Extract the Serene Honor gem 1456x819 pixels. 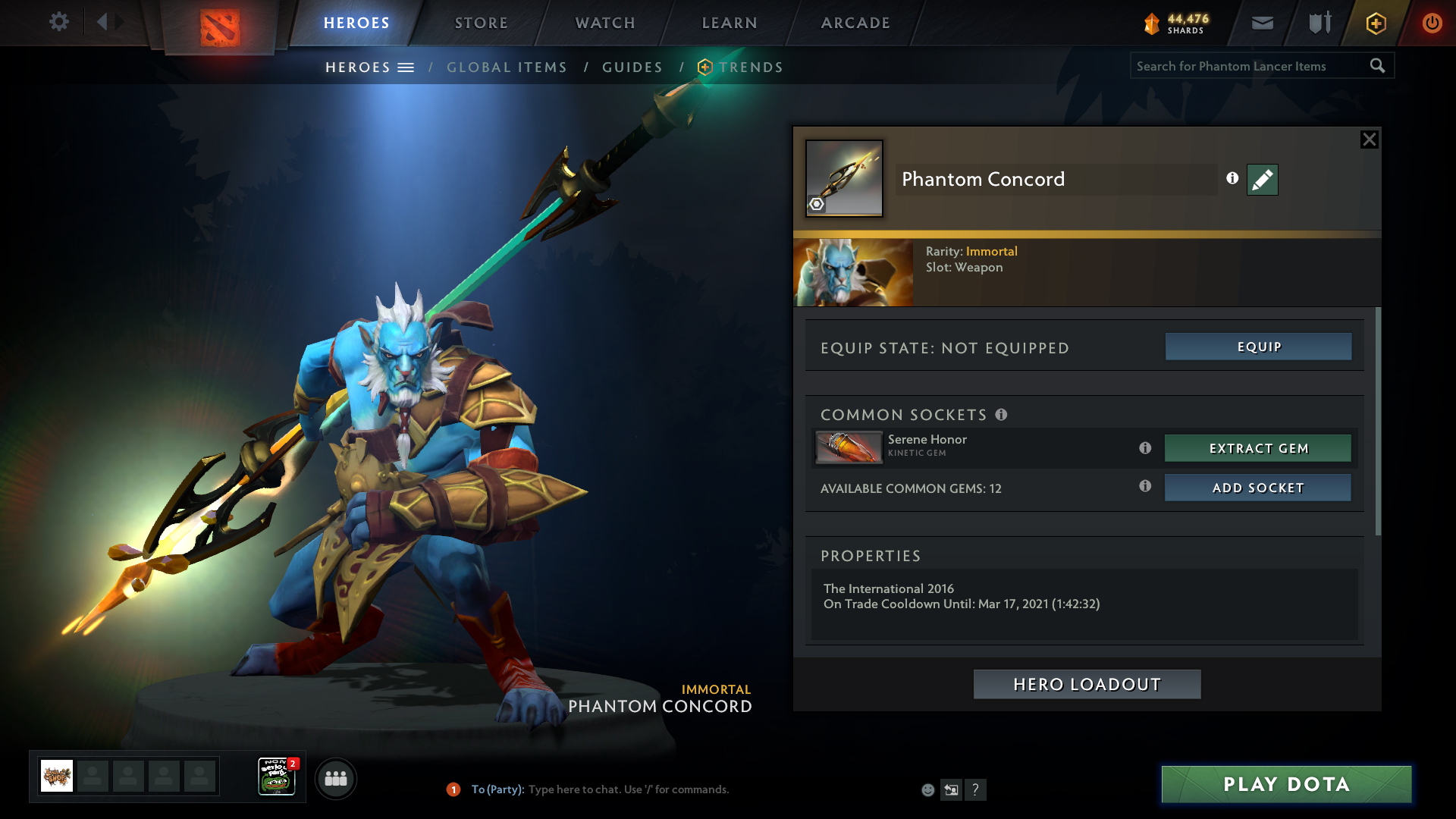coord(1258,448)
